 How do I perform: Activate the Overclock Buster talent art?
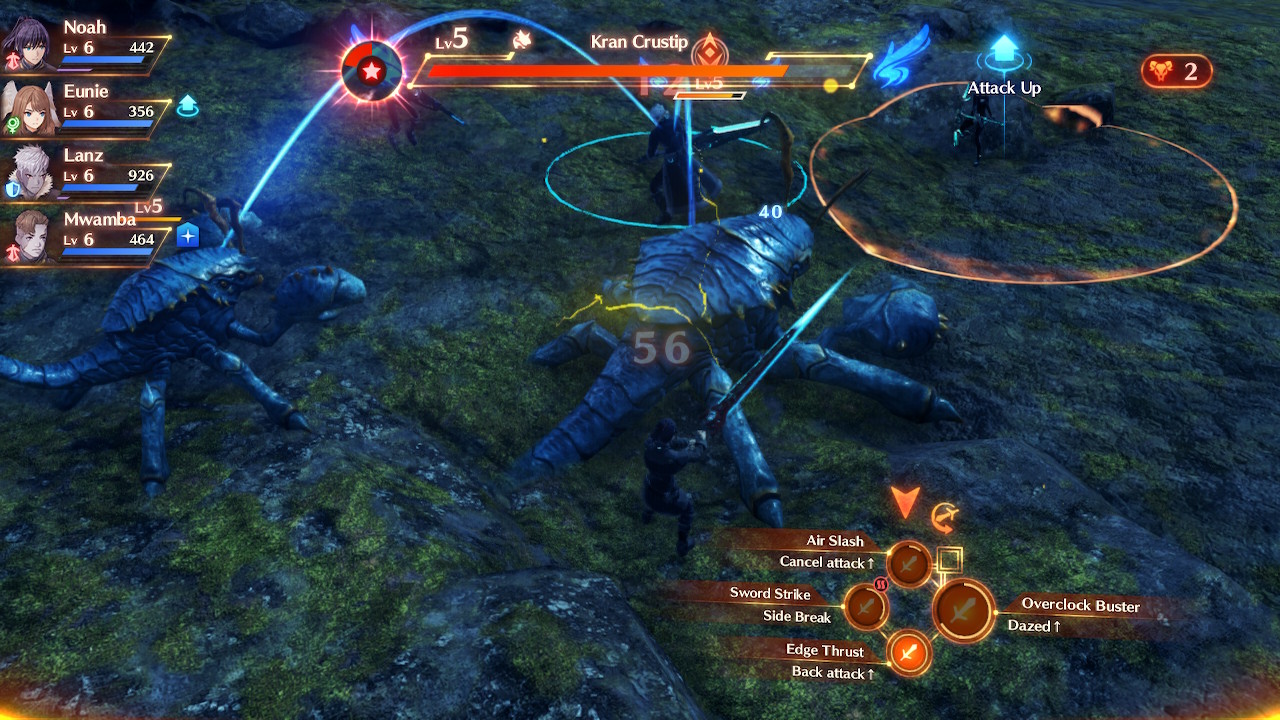[x=963, y=610]
